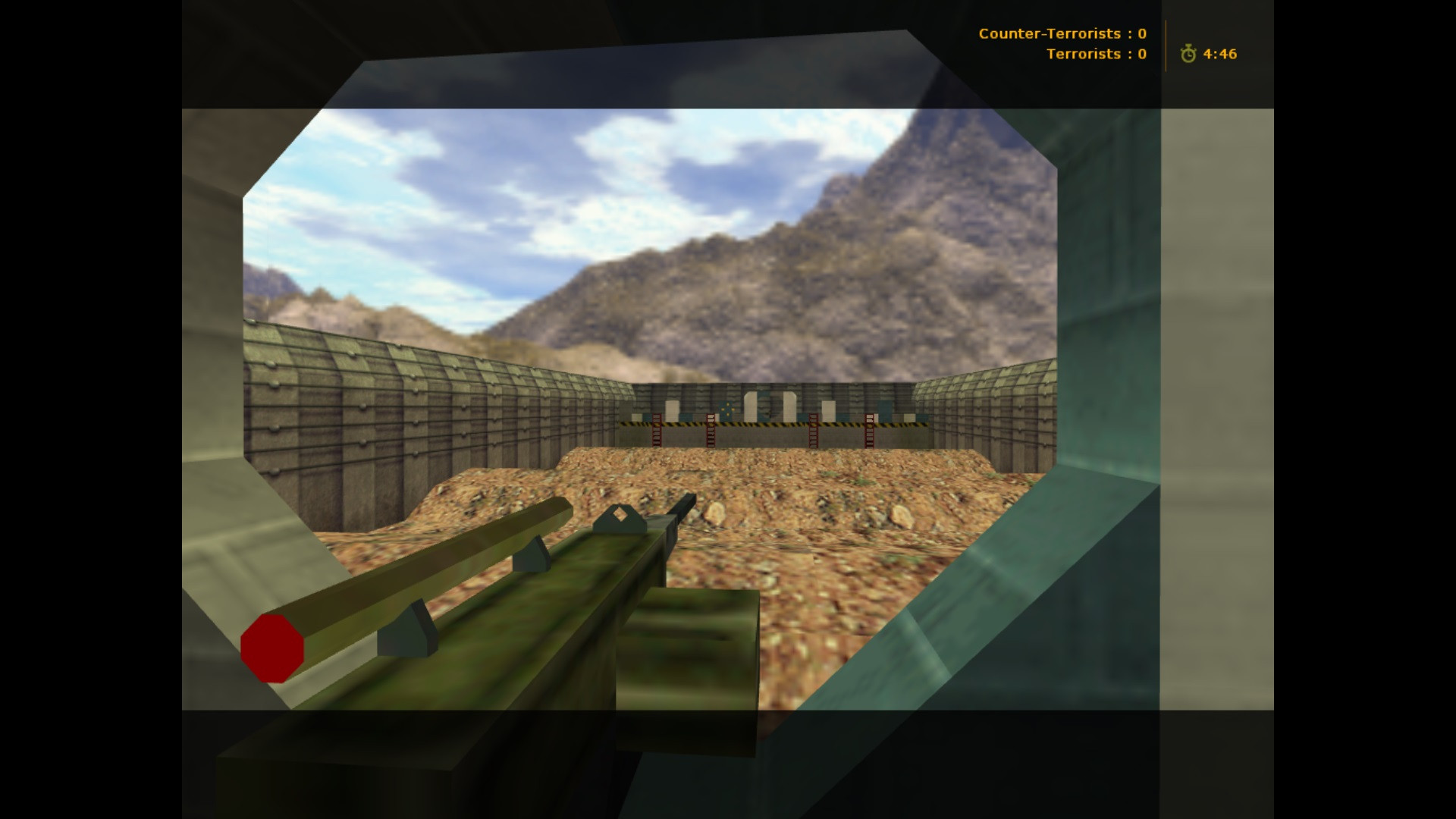Click the blue target board with yellow bullet holes

click(x=727, y=409)
